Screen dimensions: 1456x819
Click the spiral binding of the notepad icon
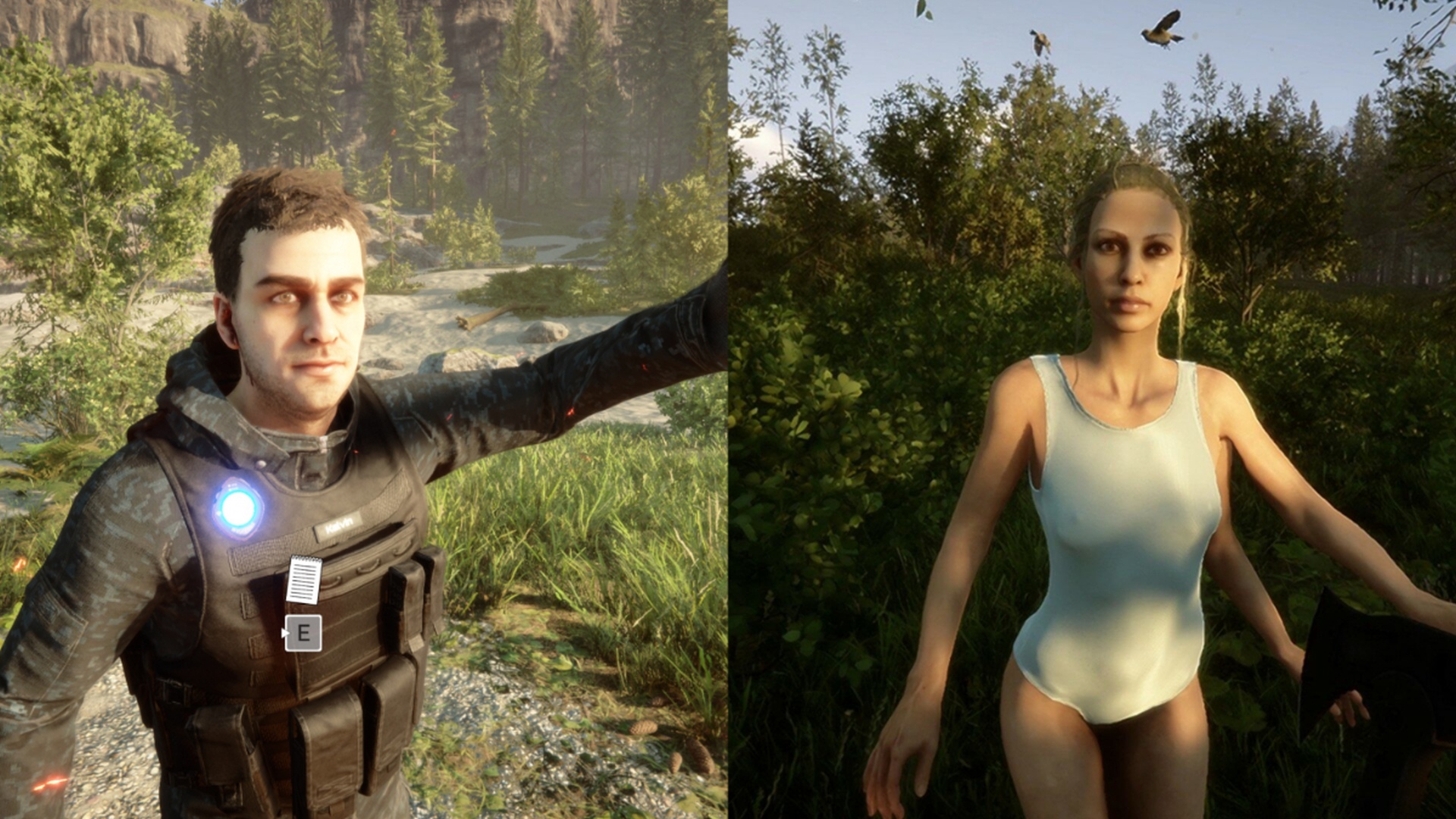point(306,560)
